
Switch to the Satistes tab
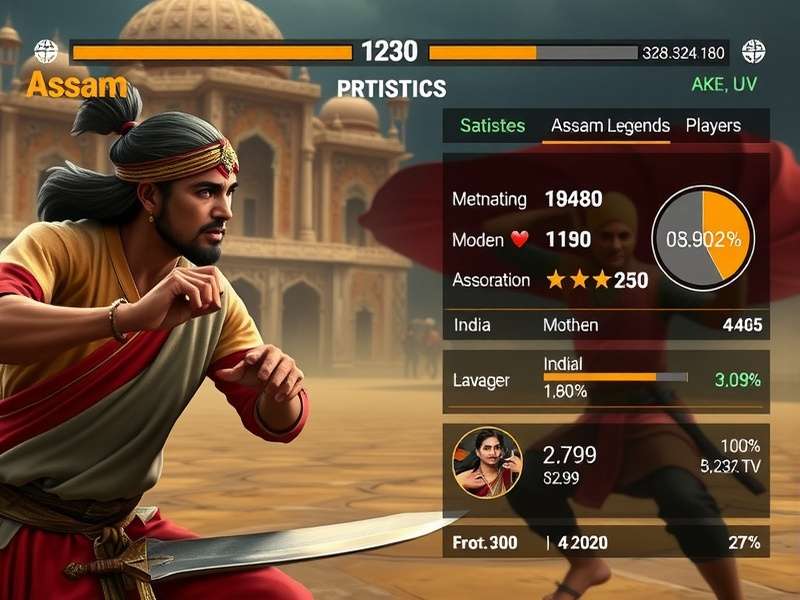492,126
